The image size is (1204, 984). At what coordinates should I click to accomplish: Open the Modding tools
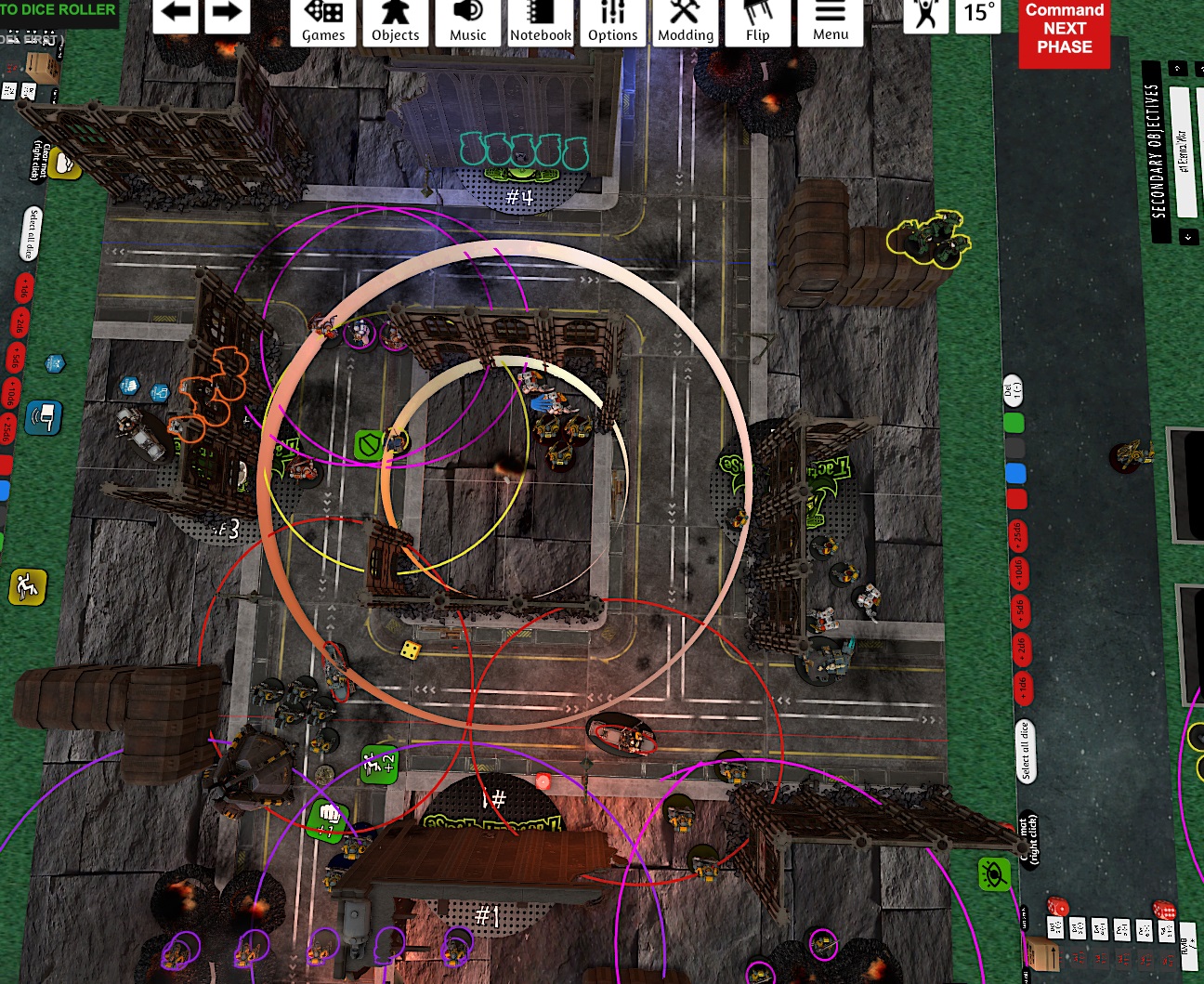pos(686,22)
